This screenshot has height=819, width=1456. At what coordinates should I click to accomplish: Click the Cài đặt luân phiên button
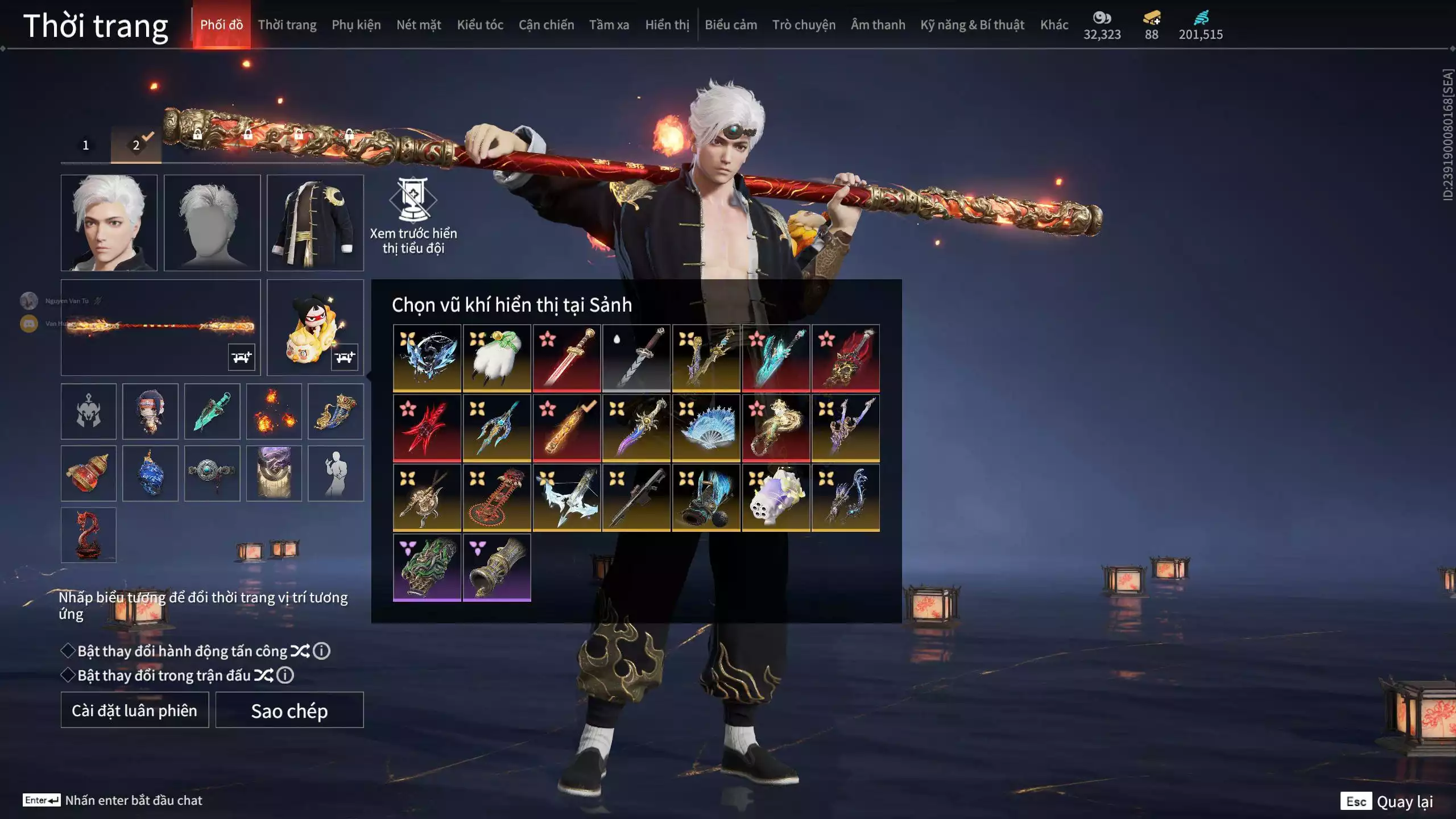pos(135,710)
